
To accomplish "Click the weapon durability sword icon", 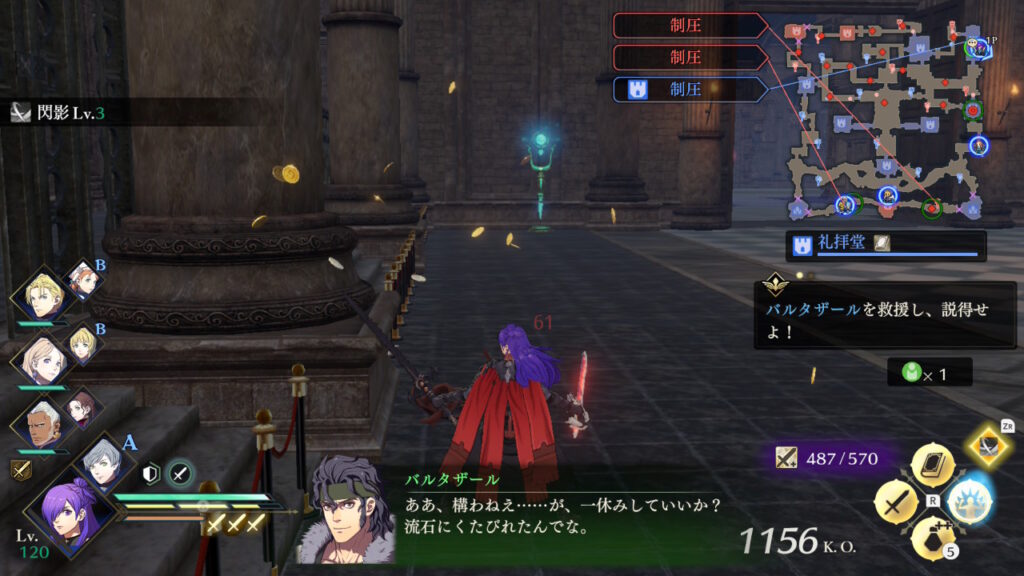I will [785, 459].
